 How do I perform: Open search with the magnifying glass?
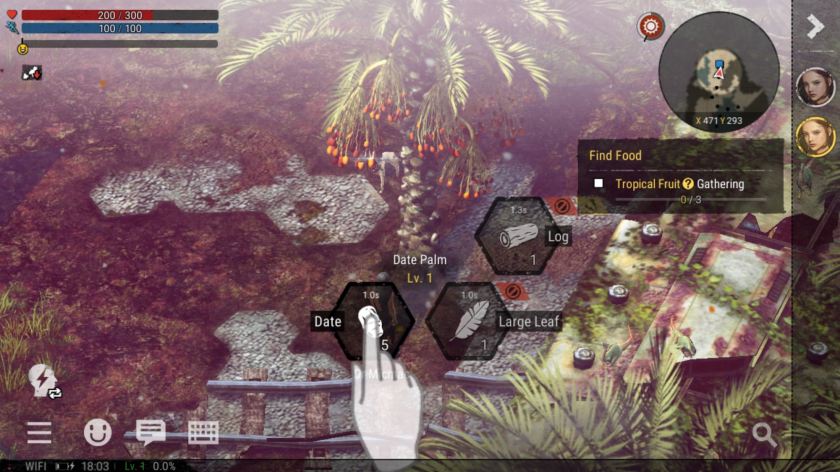click(764, 433)
